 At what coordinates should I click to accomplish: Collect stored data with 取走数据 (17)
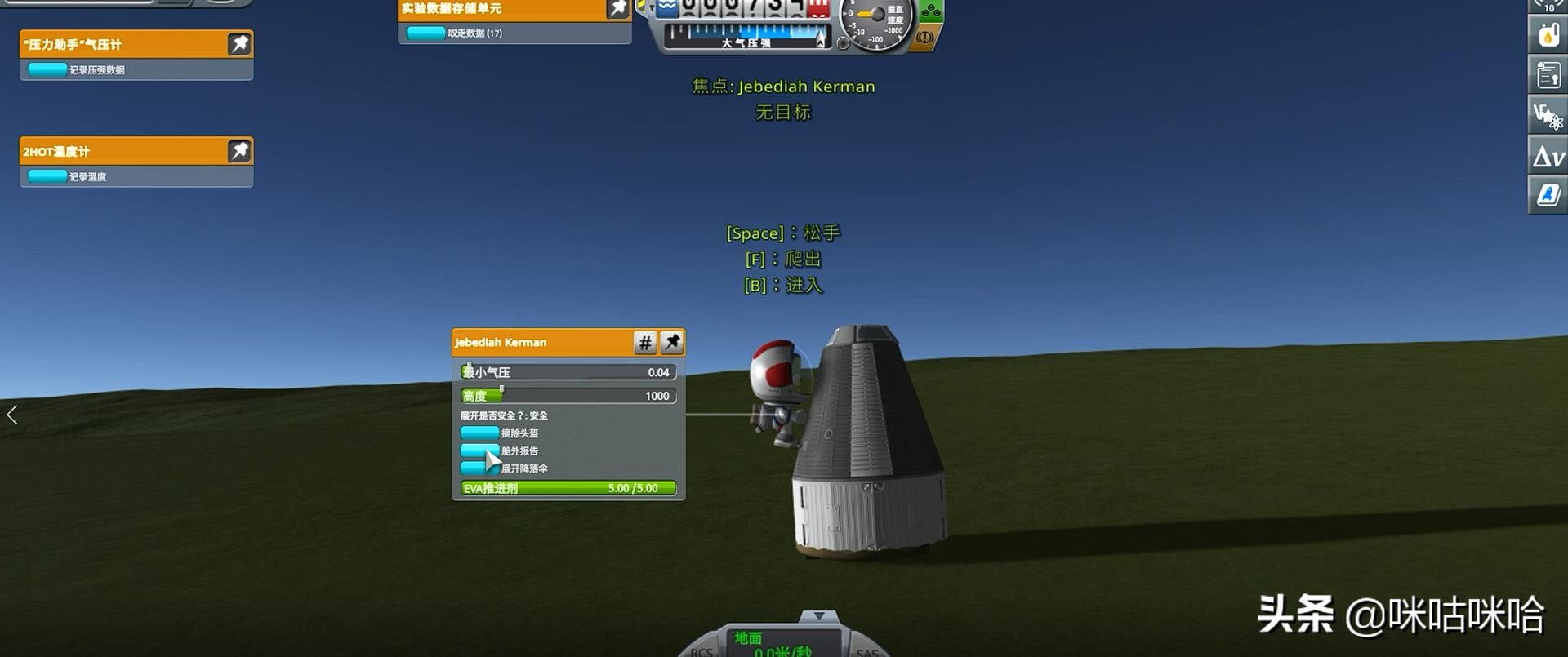pos(425,33)
